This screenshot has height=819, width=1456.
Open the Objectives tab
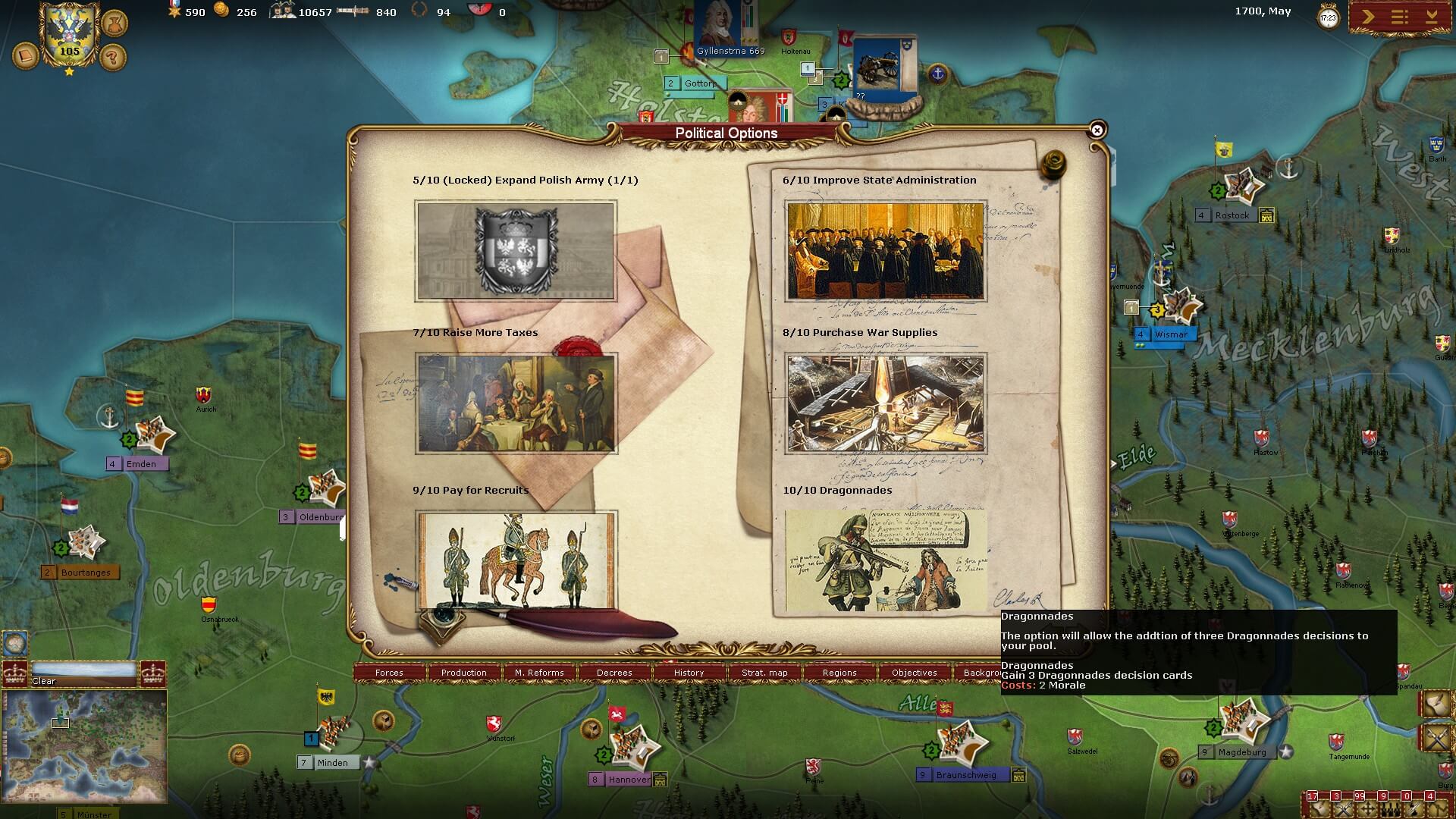915,673
